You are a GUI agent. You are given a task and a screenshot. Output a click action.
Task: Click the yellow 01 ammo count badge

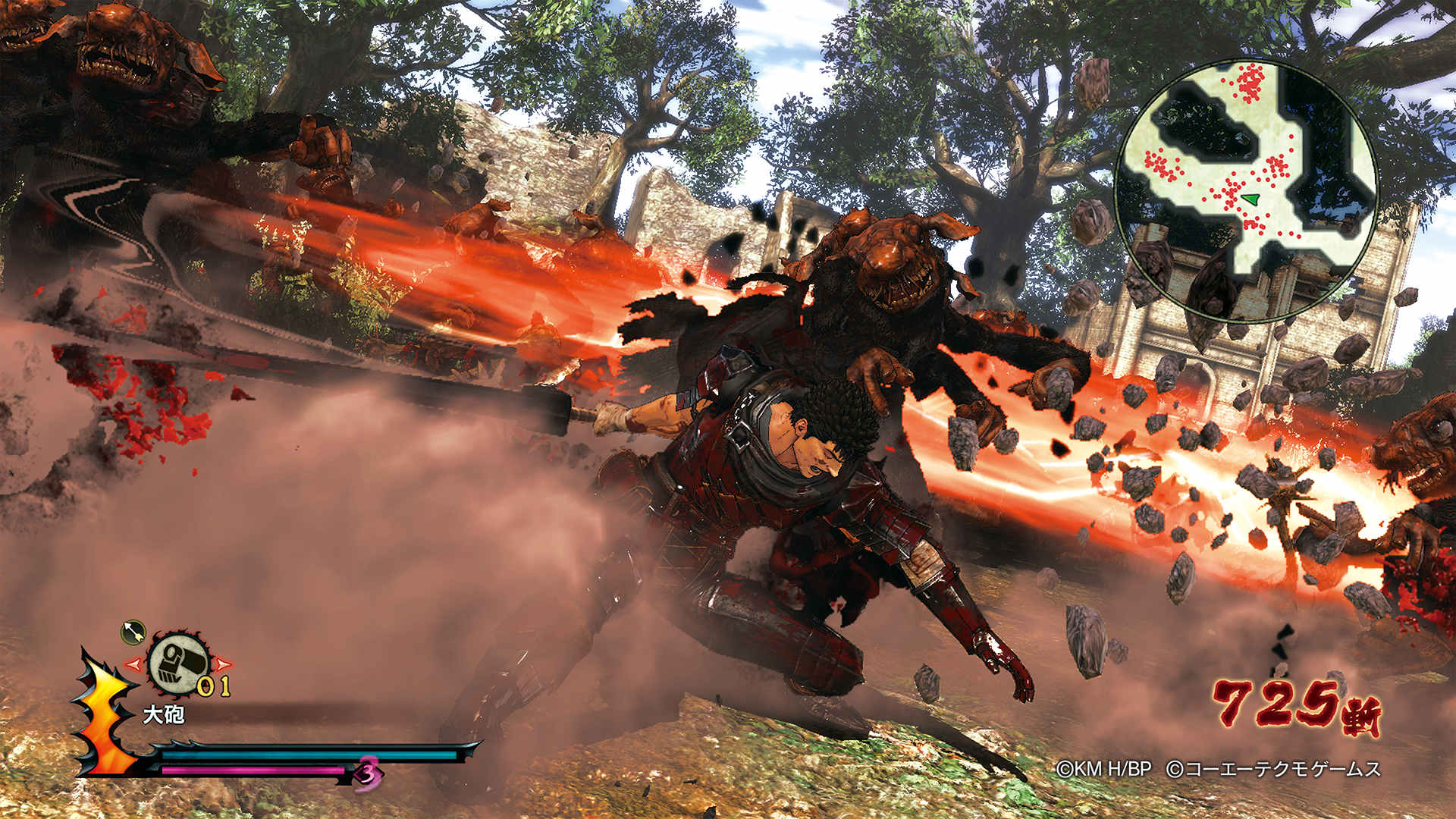[x=213, y=686]
